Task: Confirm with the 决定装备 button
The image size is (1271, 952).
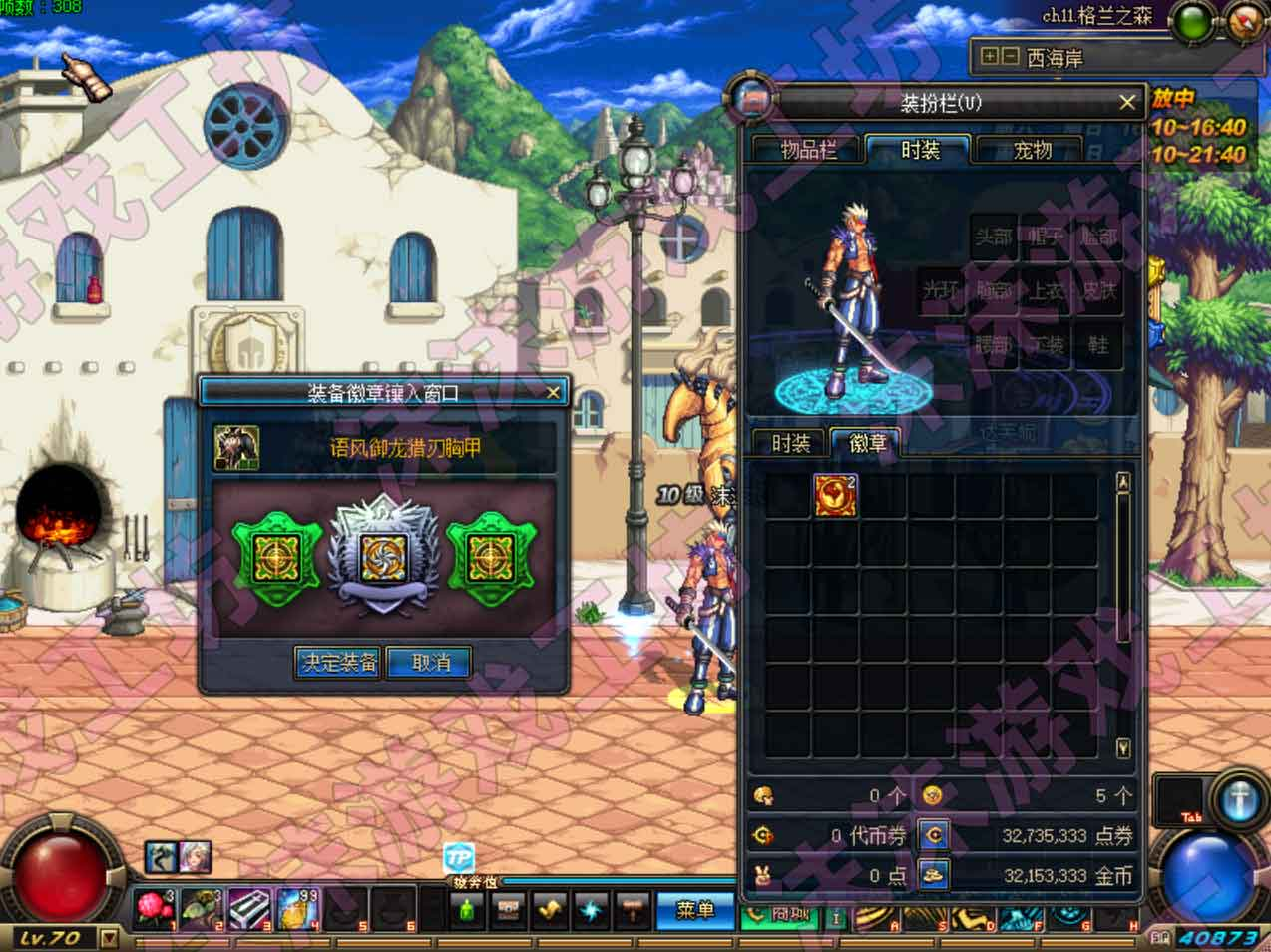Action: click(x=338, y=662)
